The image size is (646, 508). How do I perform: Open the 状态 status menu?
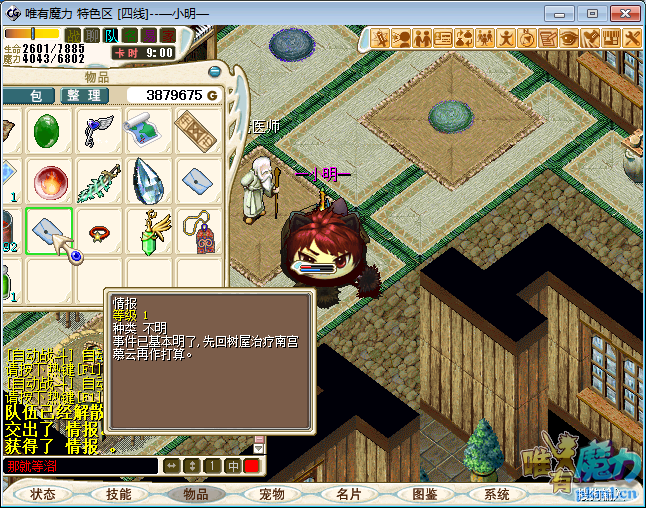pos(43,494)
